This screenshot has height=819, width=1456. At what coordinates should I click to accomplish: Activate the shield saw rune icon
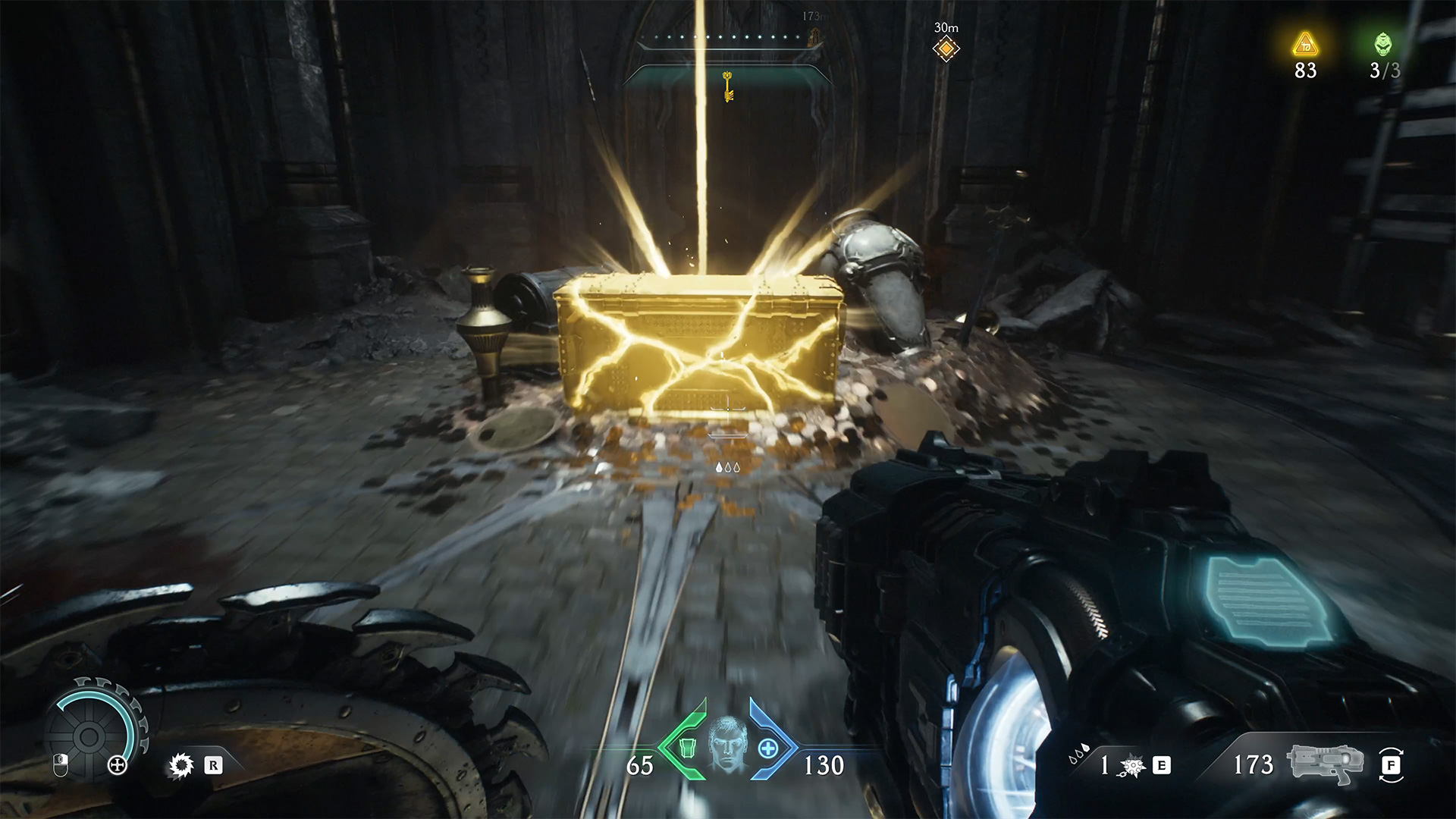(180, 765)
